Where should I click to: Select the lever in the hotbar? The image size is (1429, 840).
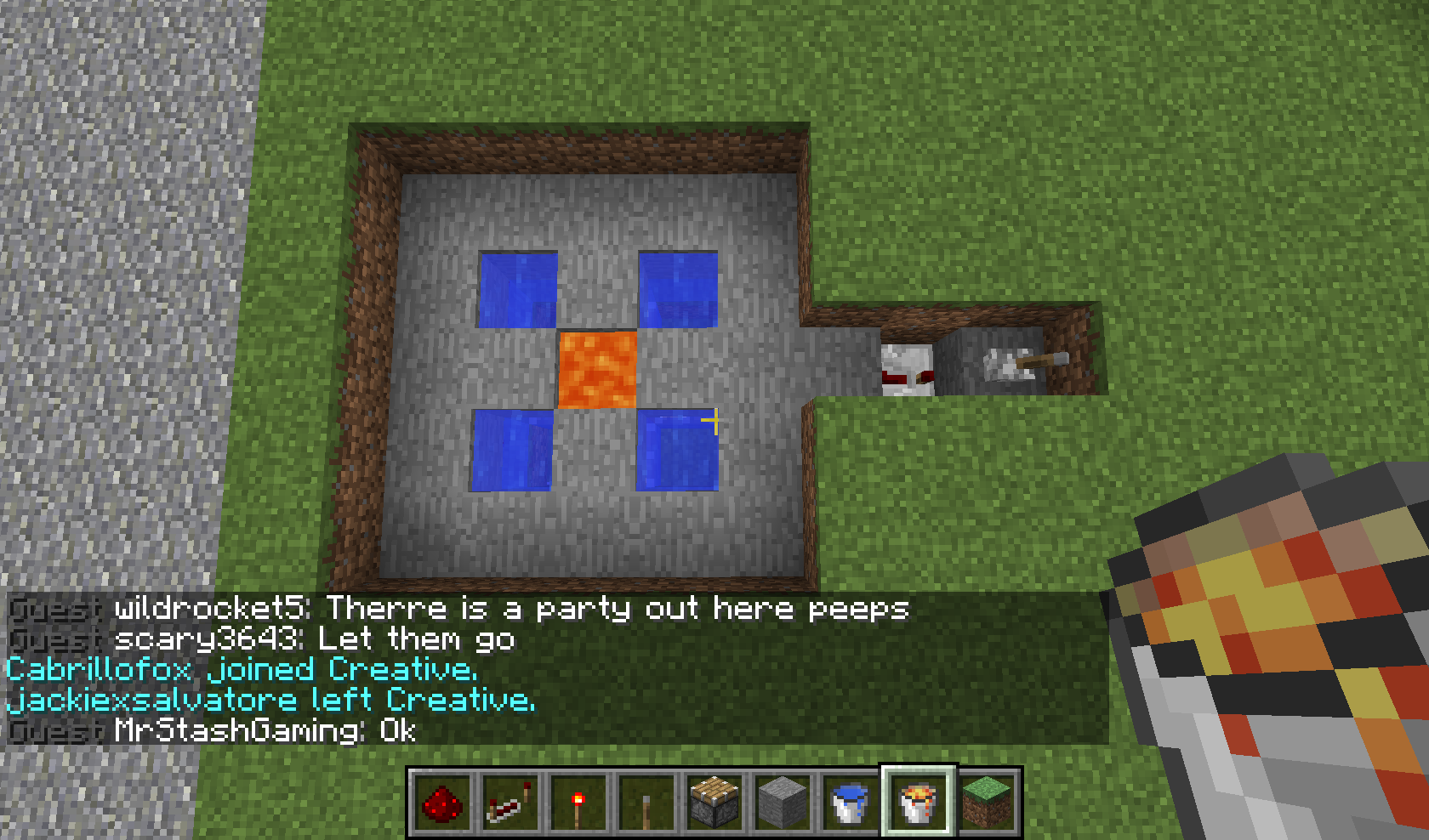(646, 802)
